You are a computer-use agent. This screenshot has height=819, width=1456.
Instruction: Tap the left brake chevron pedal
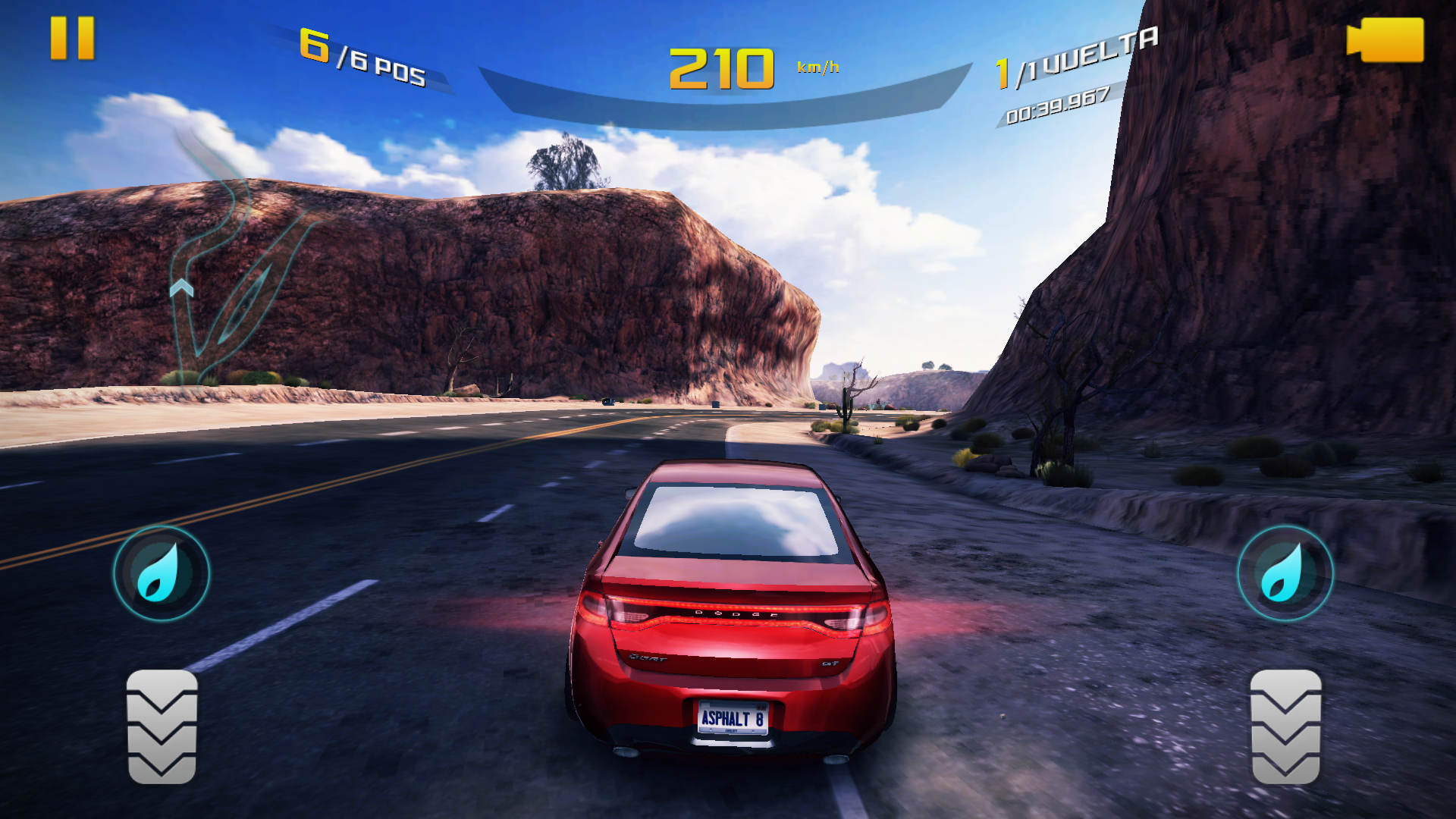click(162, 726)
